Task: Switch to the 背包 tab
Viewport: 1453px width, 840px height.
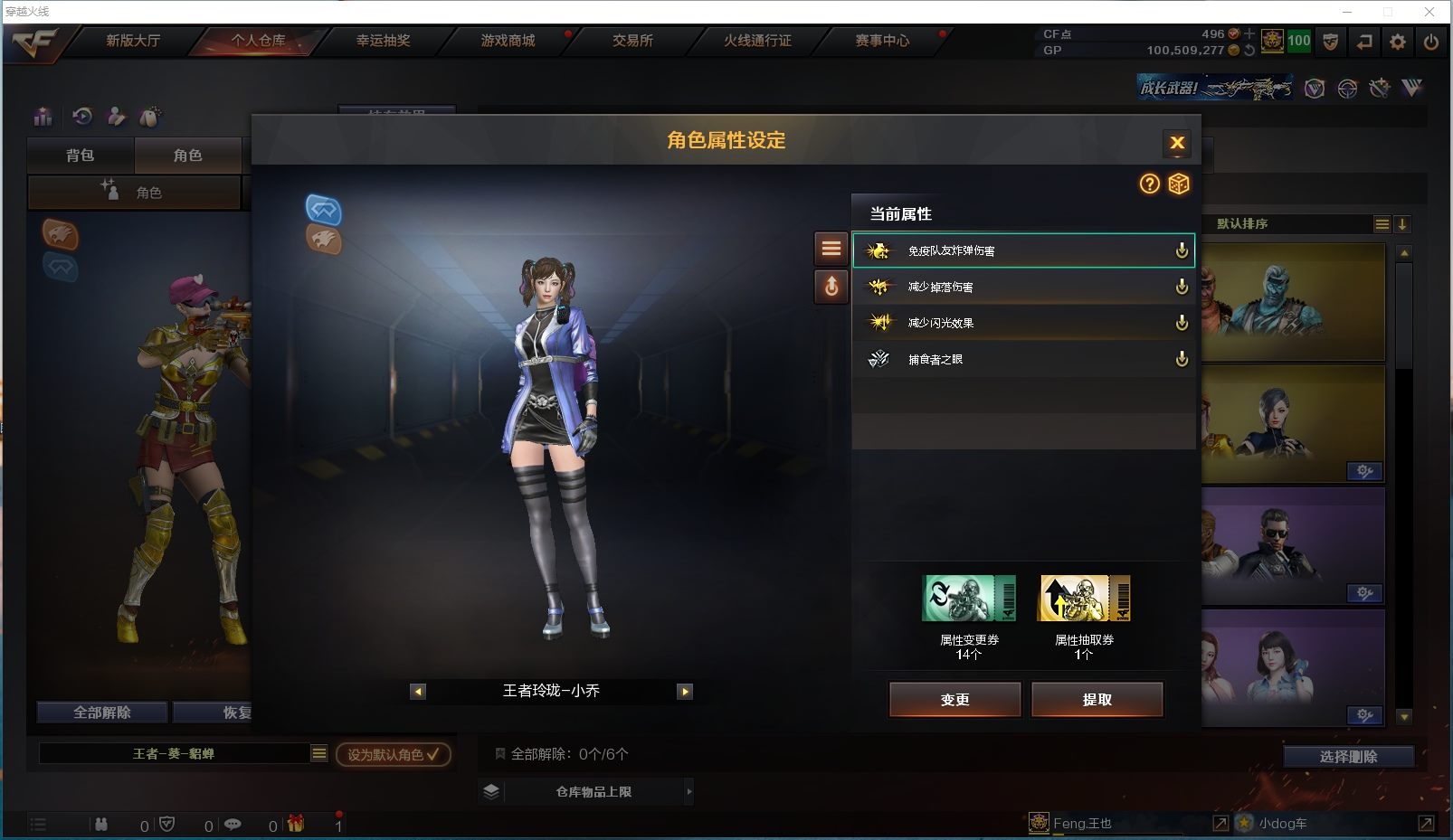Action: pyautogui.click(x=81, y=156)
